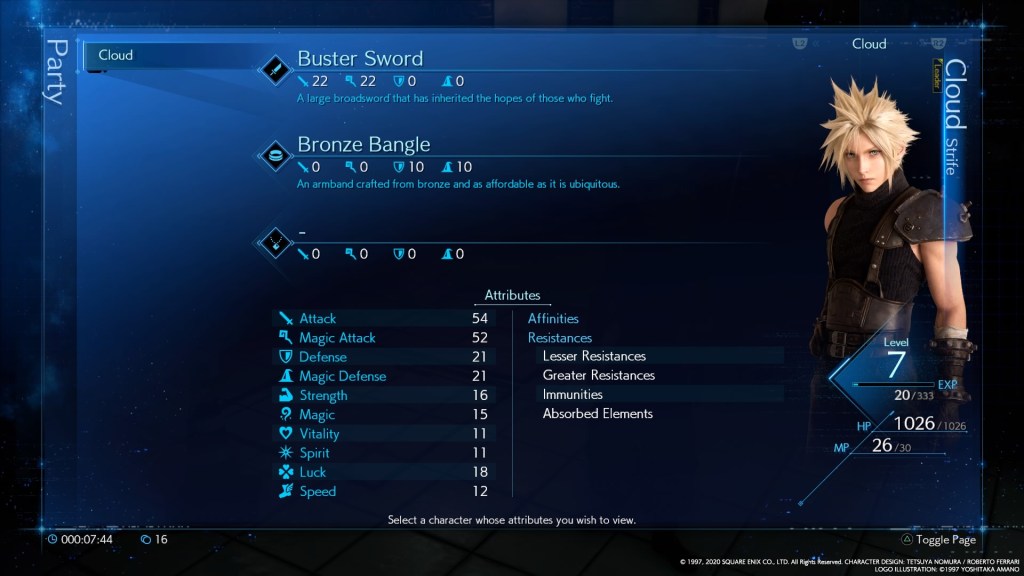The width and height of the screenshot is (1024, 576).
Task: Select the Buster Sword weapon slot
Action: tap(359, 59)
